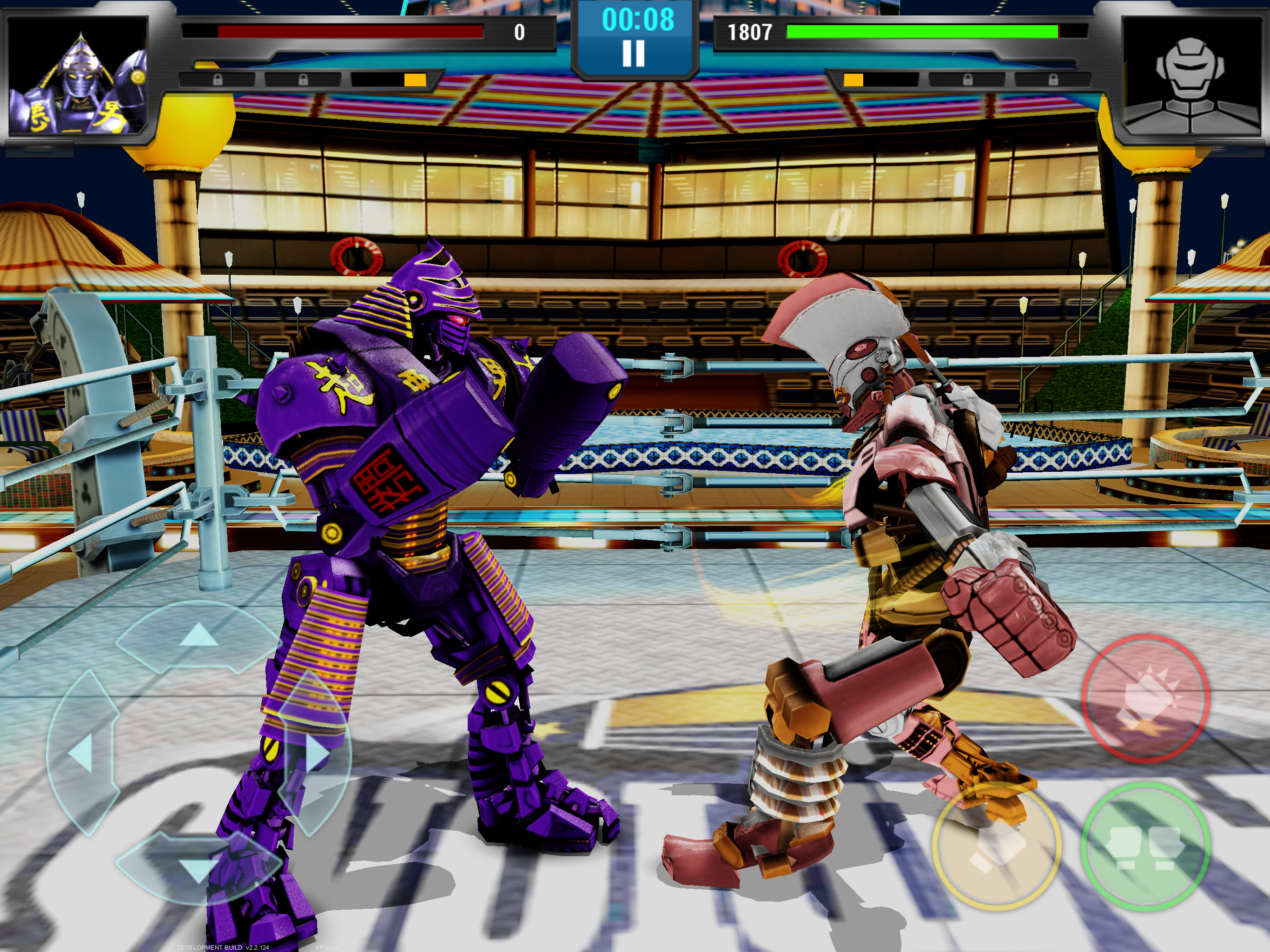Tap the up arrow on the movement pad
Image resolution: width=1270 pixels, height=952 pixels.
(x=198, y=636)
